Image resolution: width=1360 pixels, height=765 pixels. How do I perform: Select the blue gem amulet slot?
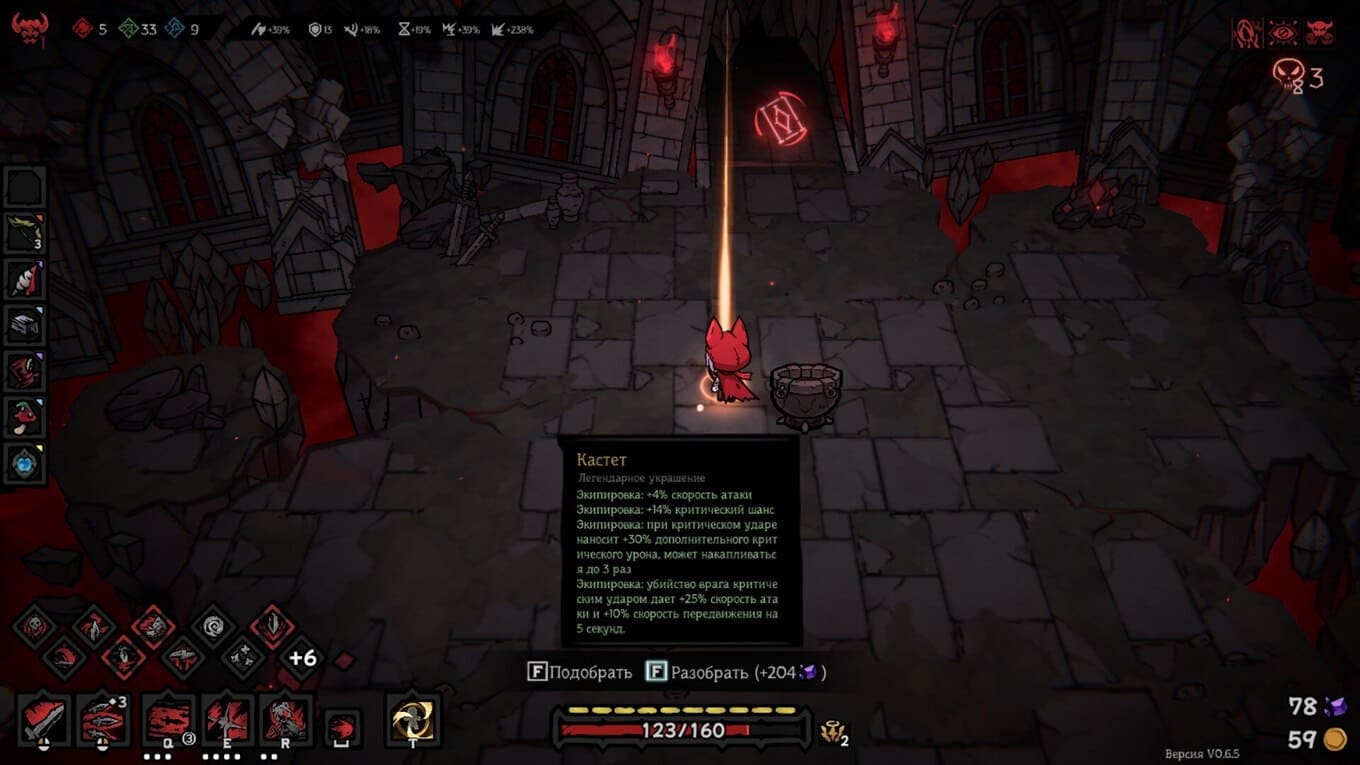[24, 463]
